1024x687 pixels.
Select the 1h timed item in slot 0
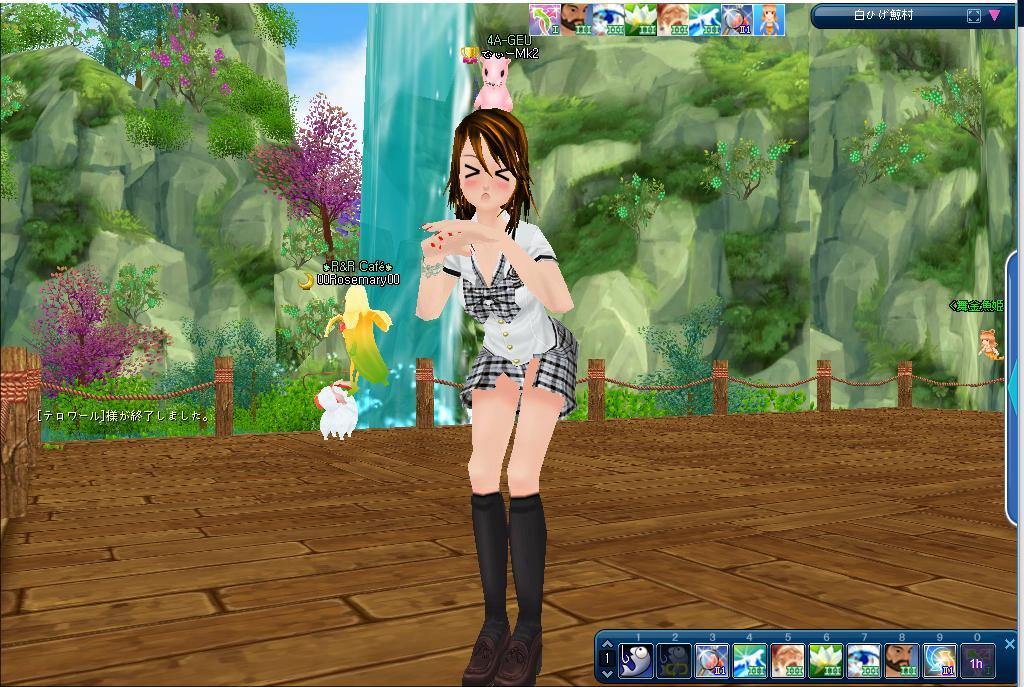coord(977,661)
